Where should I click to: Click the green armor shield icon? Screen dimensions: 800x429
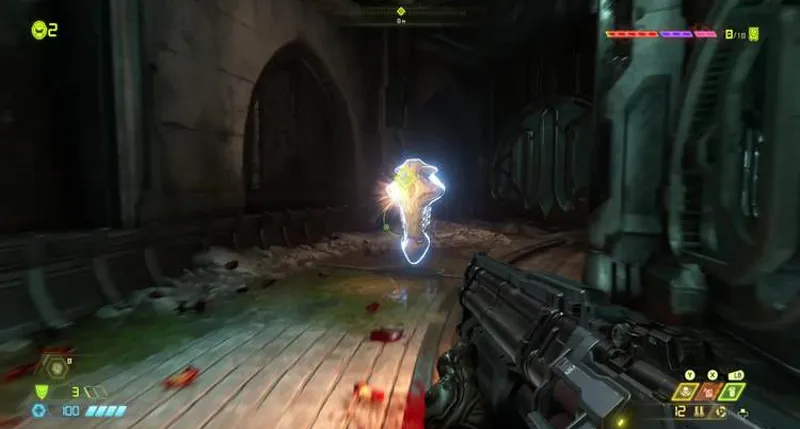[42, 391]
